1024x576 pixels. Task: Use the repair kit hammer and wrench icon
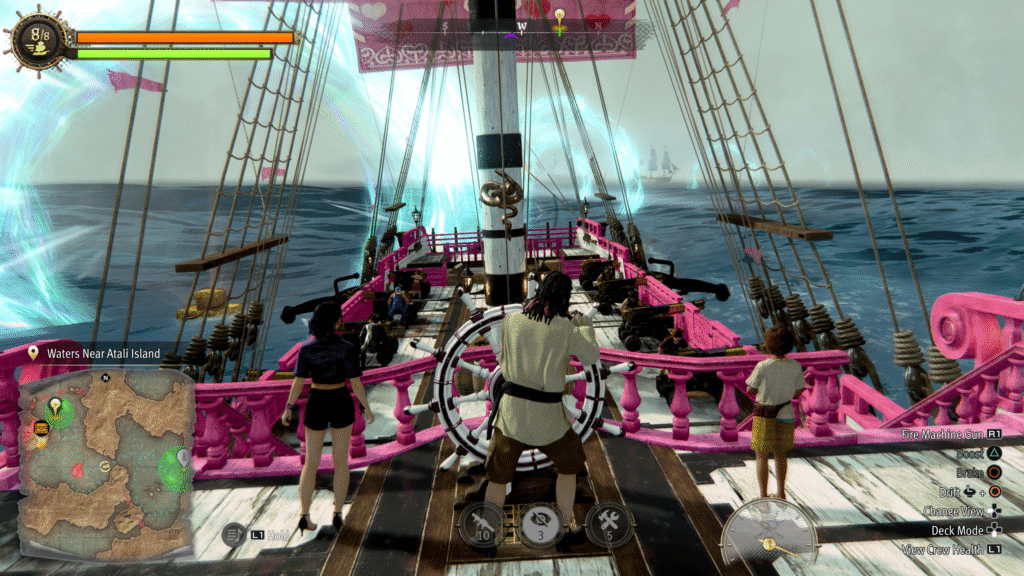coord(607,523)
